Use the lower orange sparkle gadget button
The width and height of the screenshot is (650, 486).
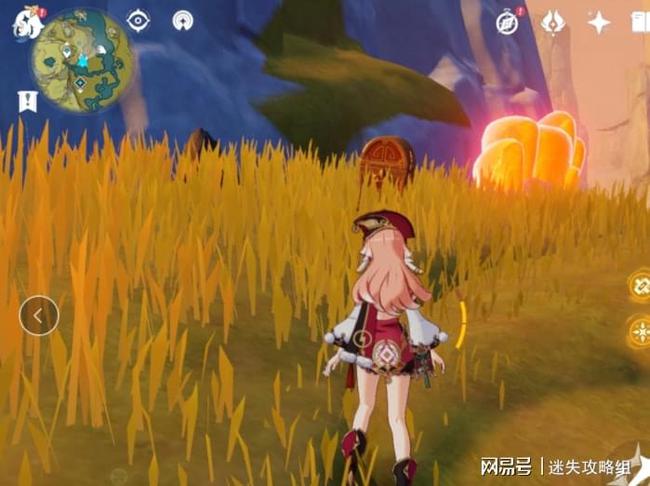point(639,332)
